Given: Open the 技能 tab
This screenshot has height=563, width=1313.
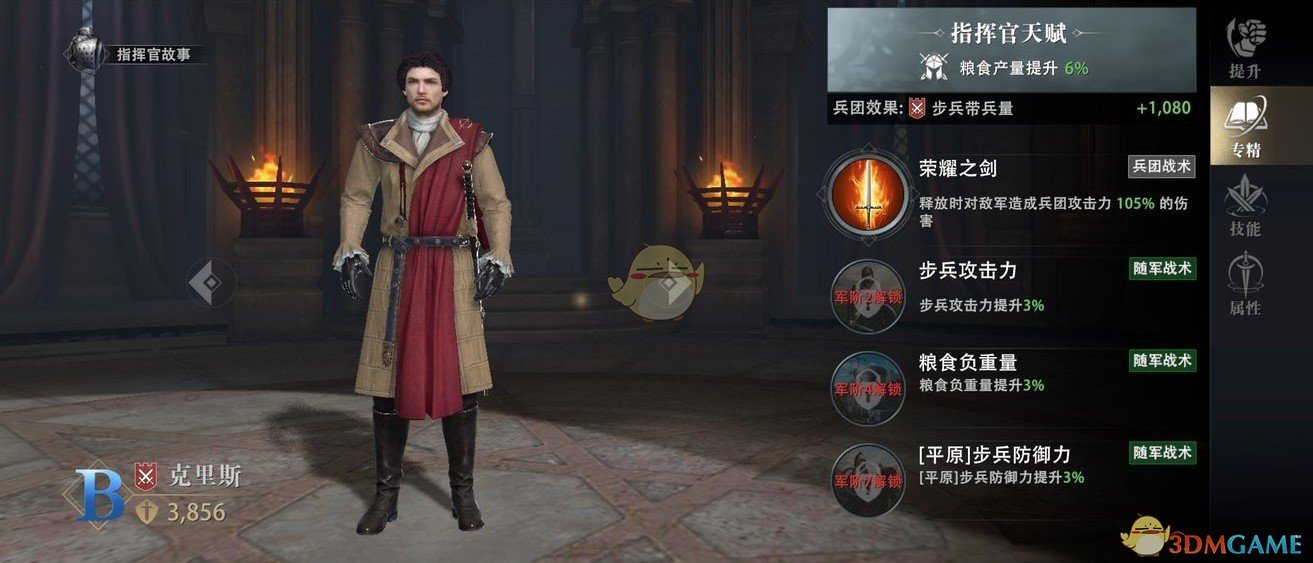Looking at the screenshot, I should coord(1245,205).
